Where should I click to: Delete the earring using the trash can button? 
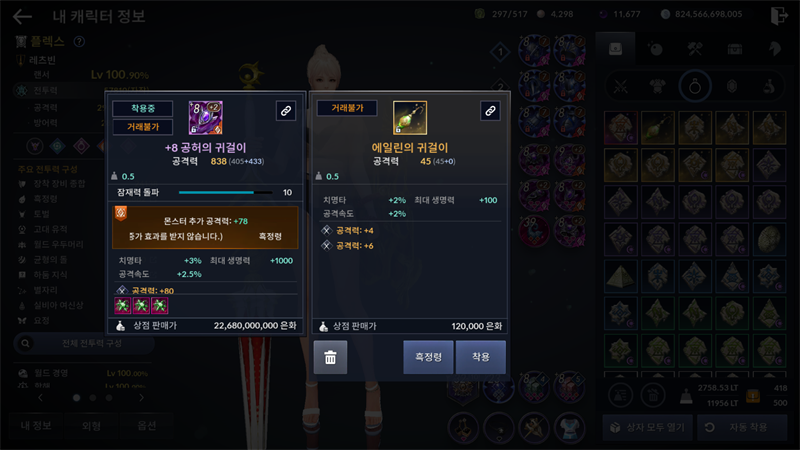click(x=330, y=357)
